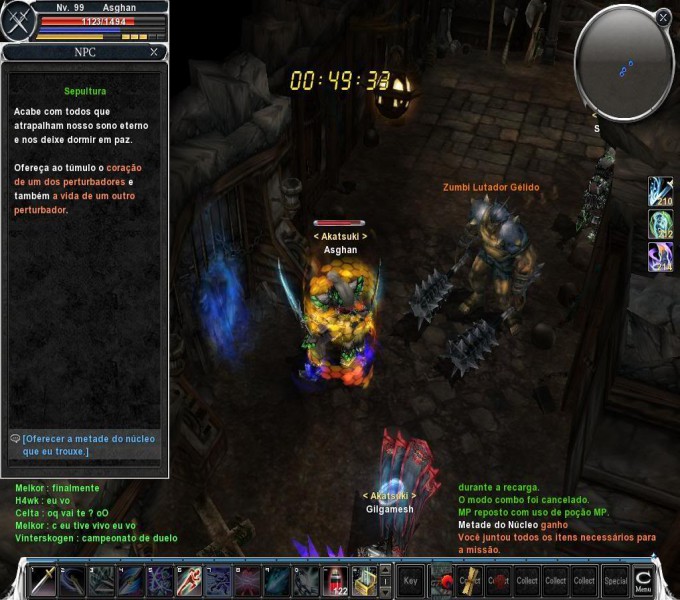
Task: Close the NPC dialogue window
Action: click(154, 52)
